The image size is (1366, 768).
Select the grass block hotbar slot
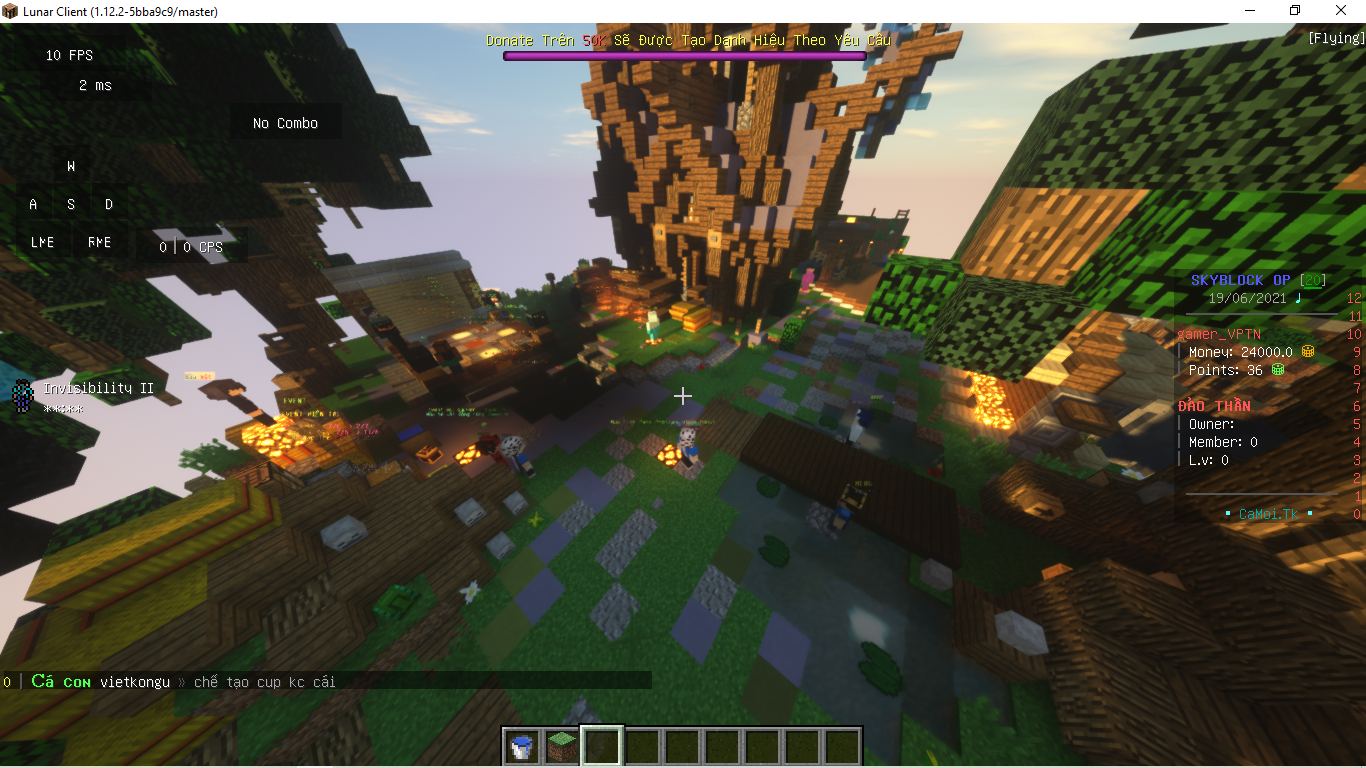(562, 746)
